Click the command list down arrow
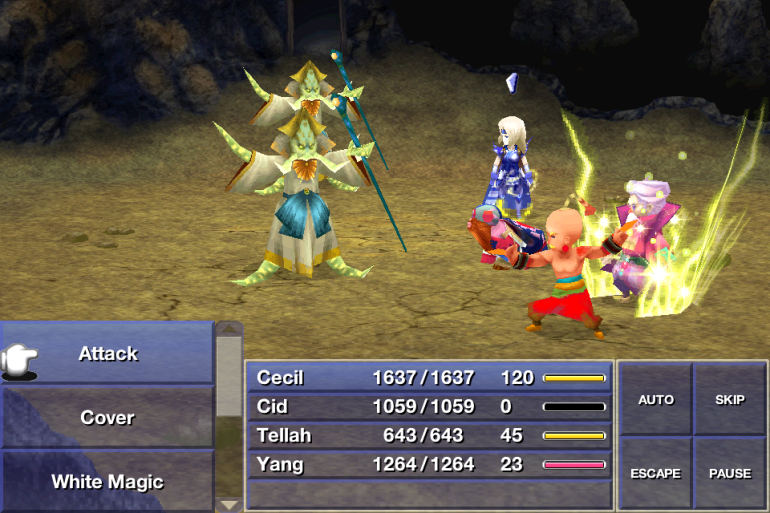Image resolution: width=770 pixels, height=513 pixels. pos(229,505)
